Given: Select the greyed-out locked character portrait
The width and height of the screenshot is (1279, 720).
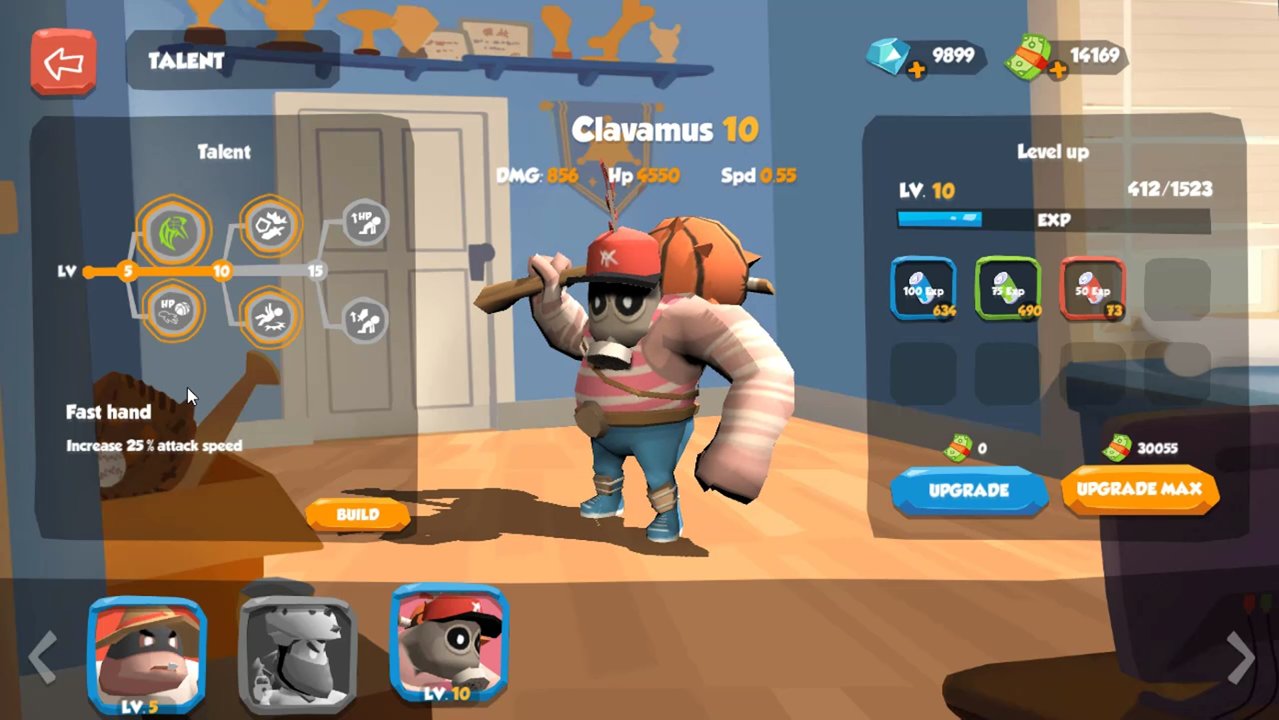Looking at the screenshot, I should click(x=297, y=645).
